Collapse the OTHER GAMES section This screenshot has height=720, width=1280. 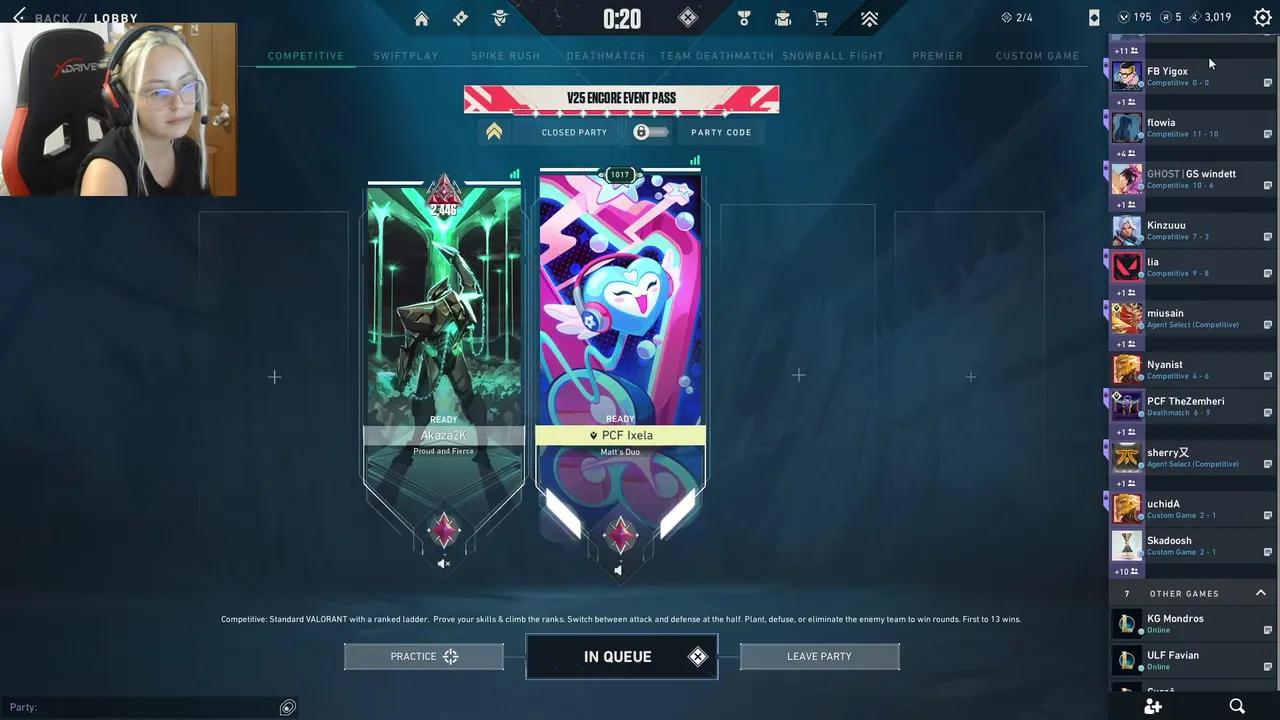(x=1260, y=593)
